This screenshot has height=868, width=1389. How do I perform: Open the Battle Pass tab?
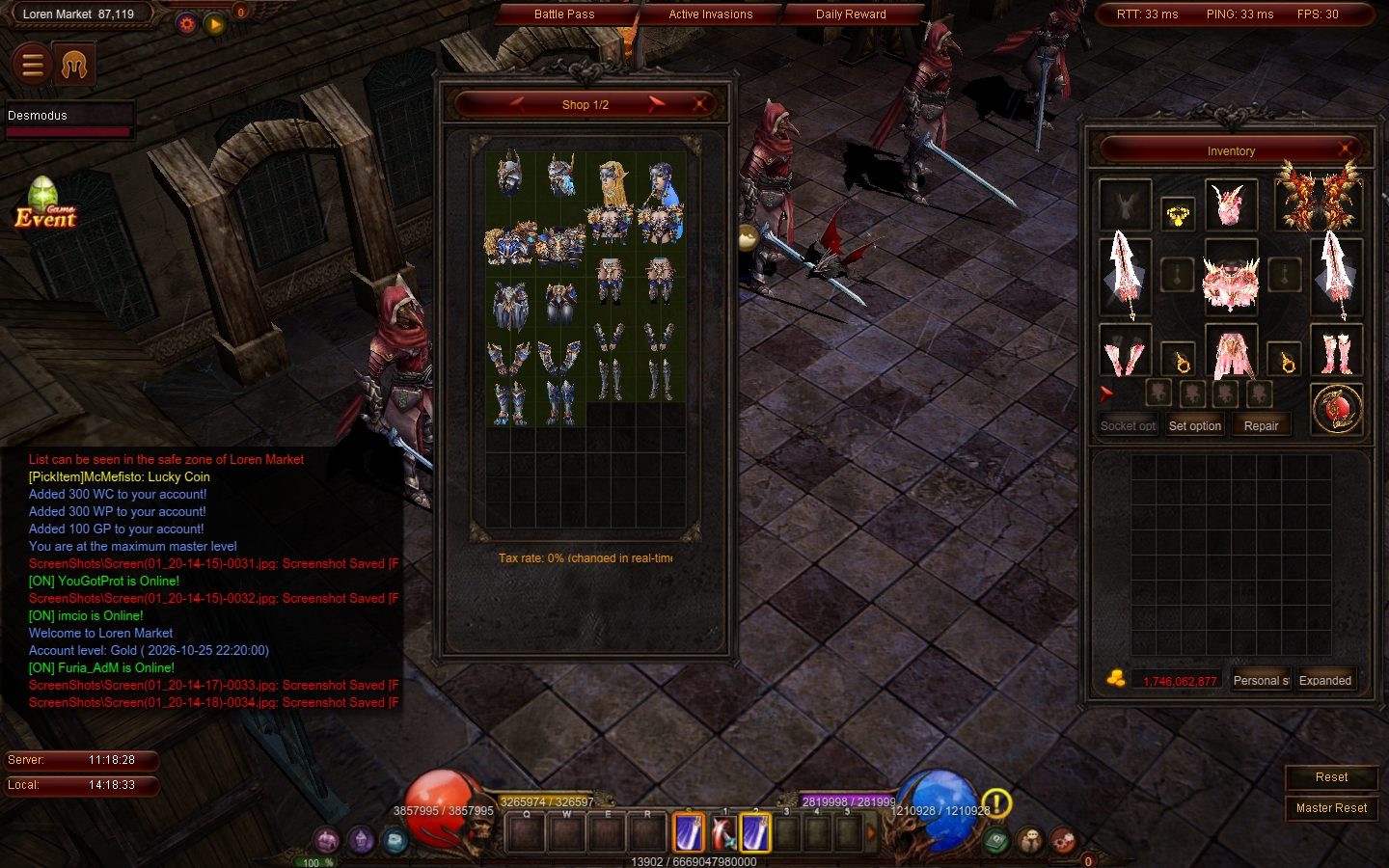click(x=564, y=14)
